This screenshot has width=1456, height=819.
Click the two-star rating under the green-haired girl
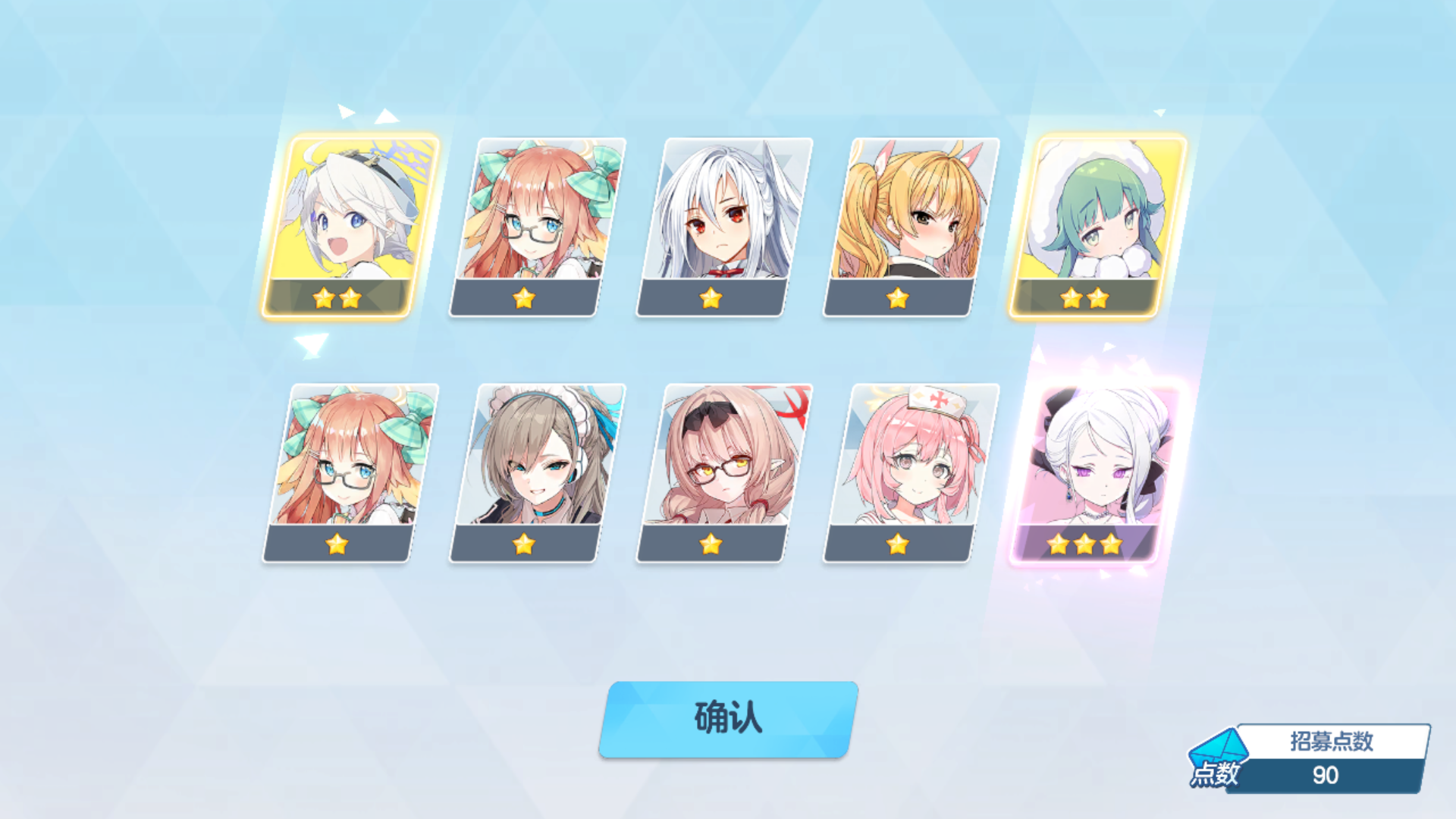(1086, 299)
